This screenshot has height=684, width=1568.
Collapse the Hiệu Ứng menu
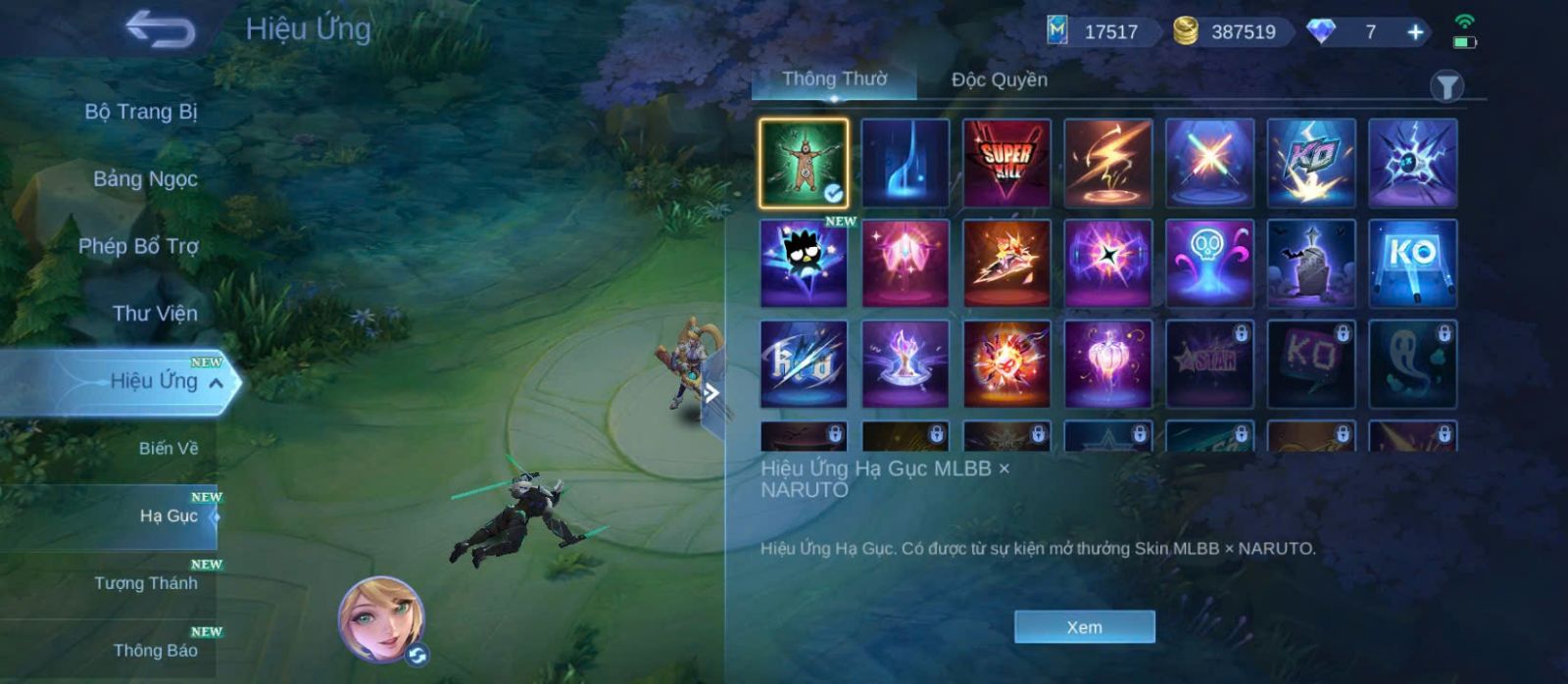click(x=216, y=382)
